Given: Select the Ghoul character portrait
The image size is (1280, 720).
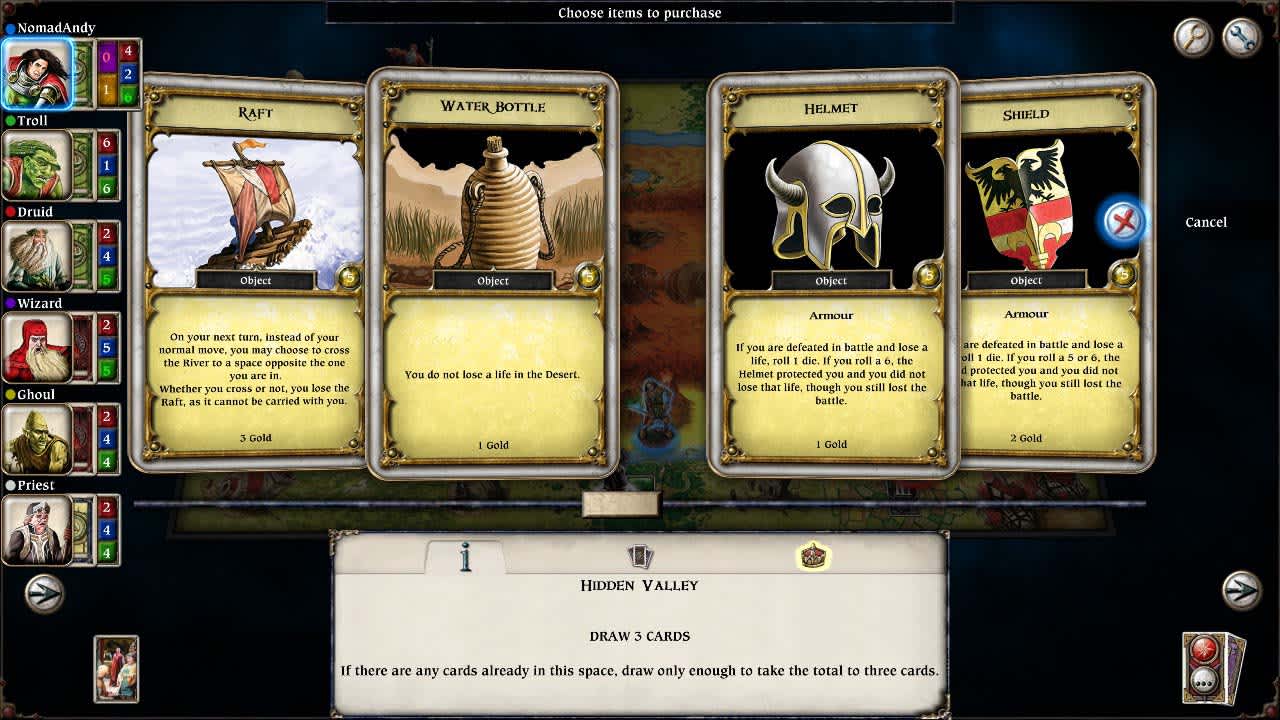Looking at the screenshot, I should click(x=37, y=437).
